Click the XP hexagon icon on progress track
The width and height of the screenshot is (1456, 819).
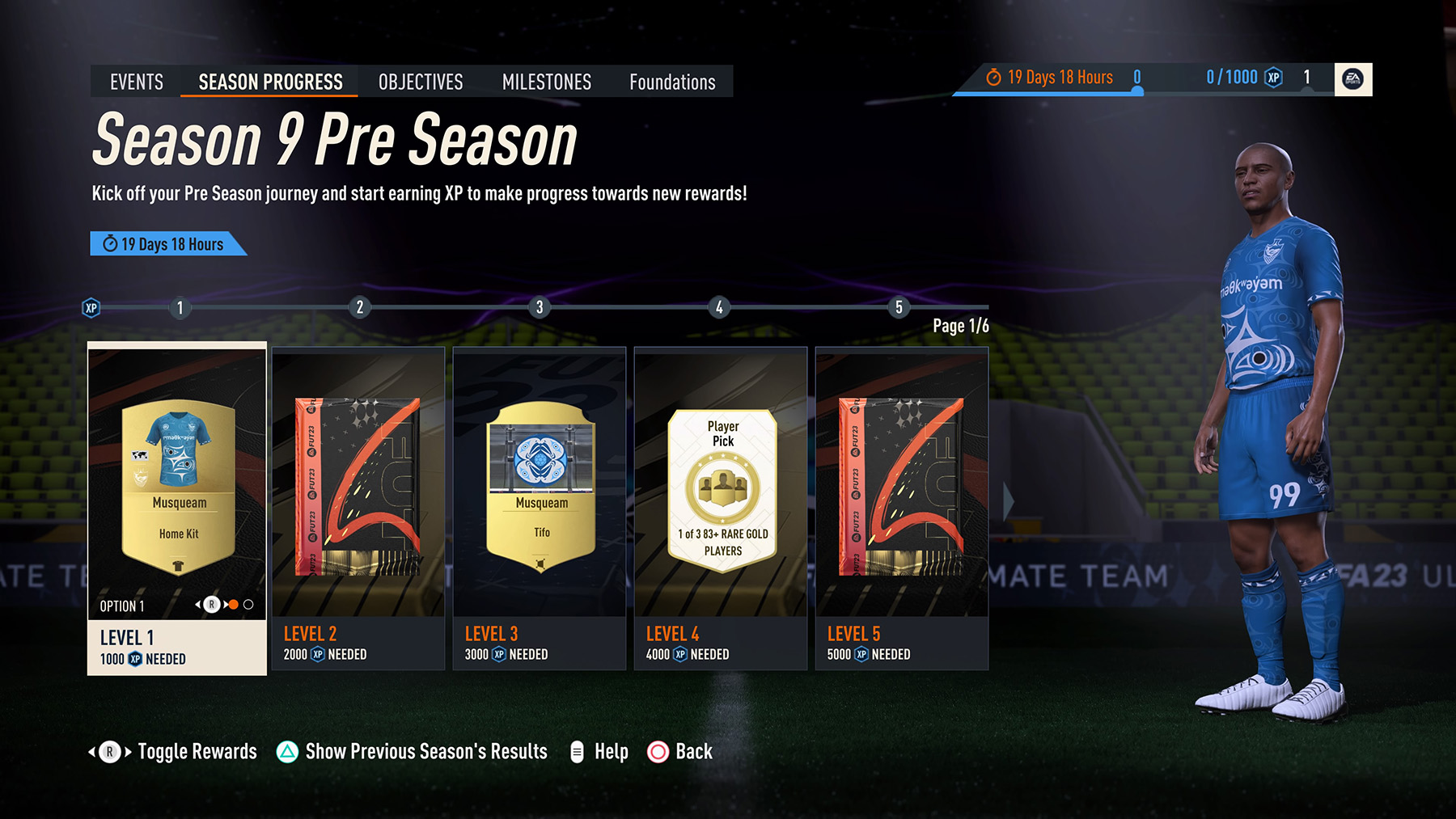tap(91, 307)
